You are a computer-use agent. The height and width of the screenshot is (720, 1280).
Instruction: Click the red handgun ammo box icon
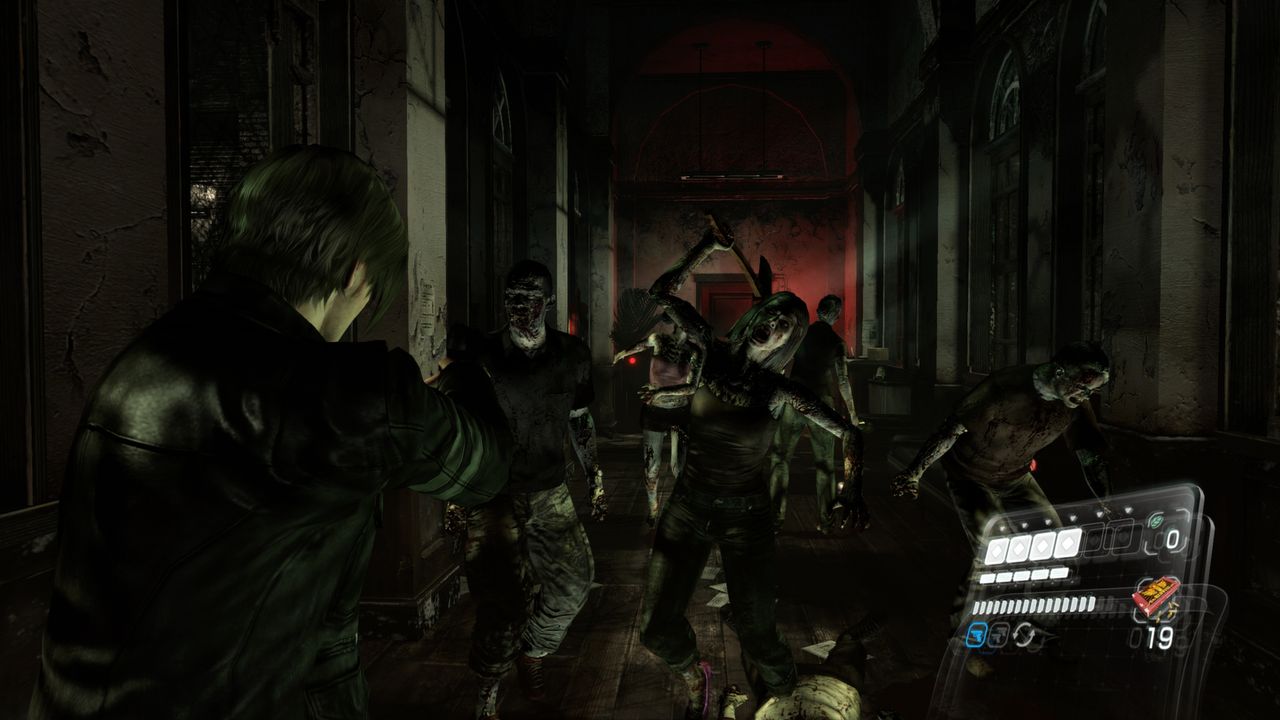[1156, 594]
